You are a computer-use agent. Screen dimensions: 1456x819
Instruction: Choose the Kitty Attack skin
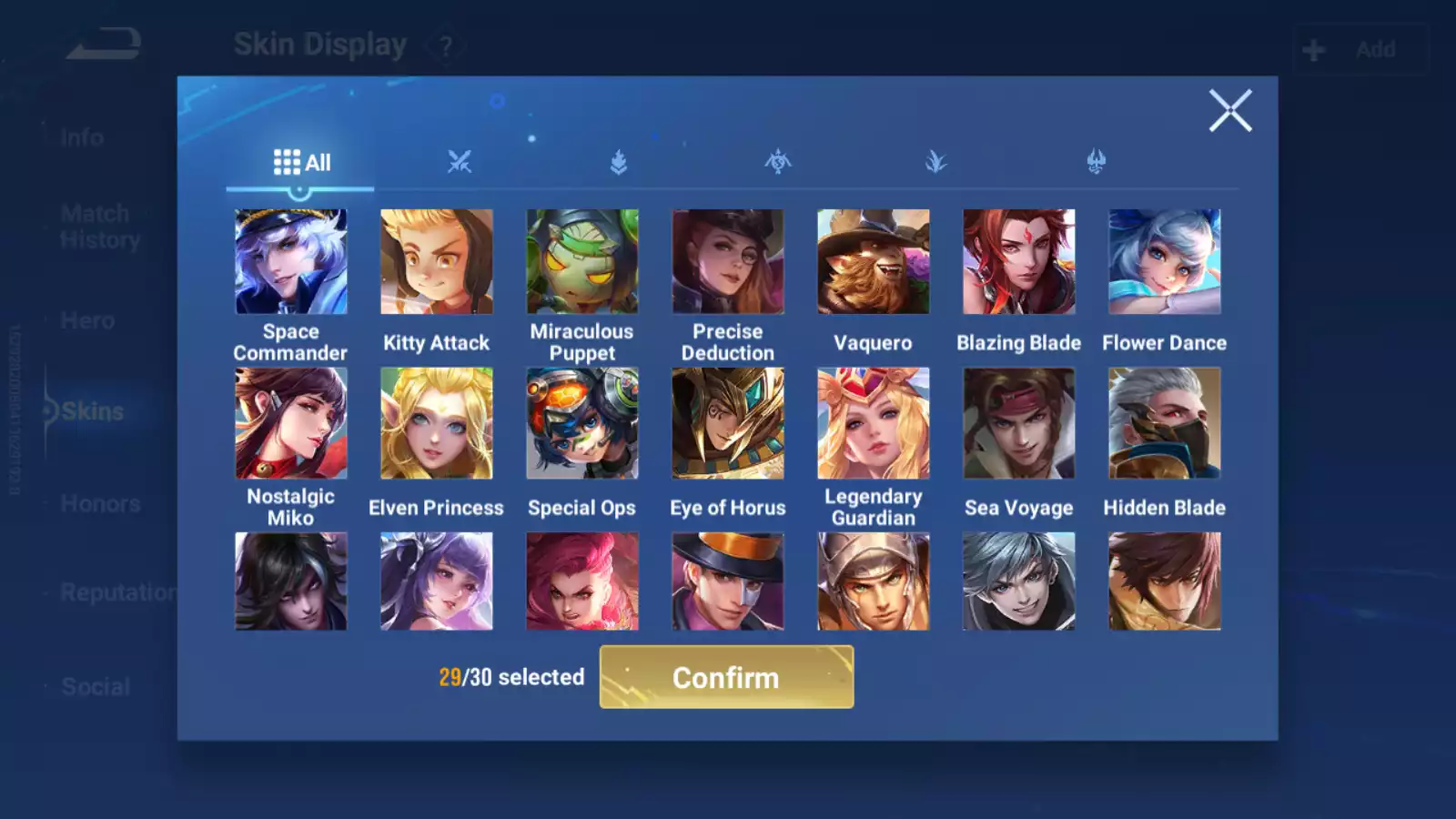(437, 262)
